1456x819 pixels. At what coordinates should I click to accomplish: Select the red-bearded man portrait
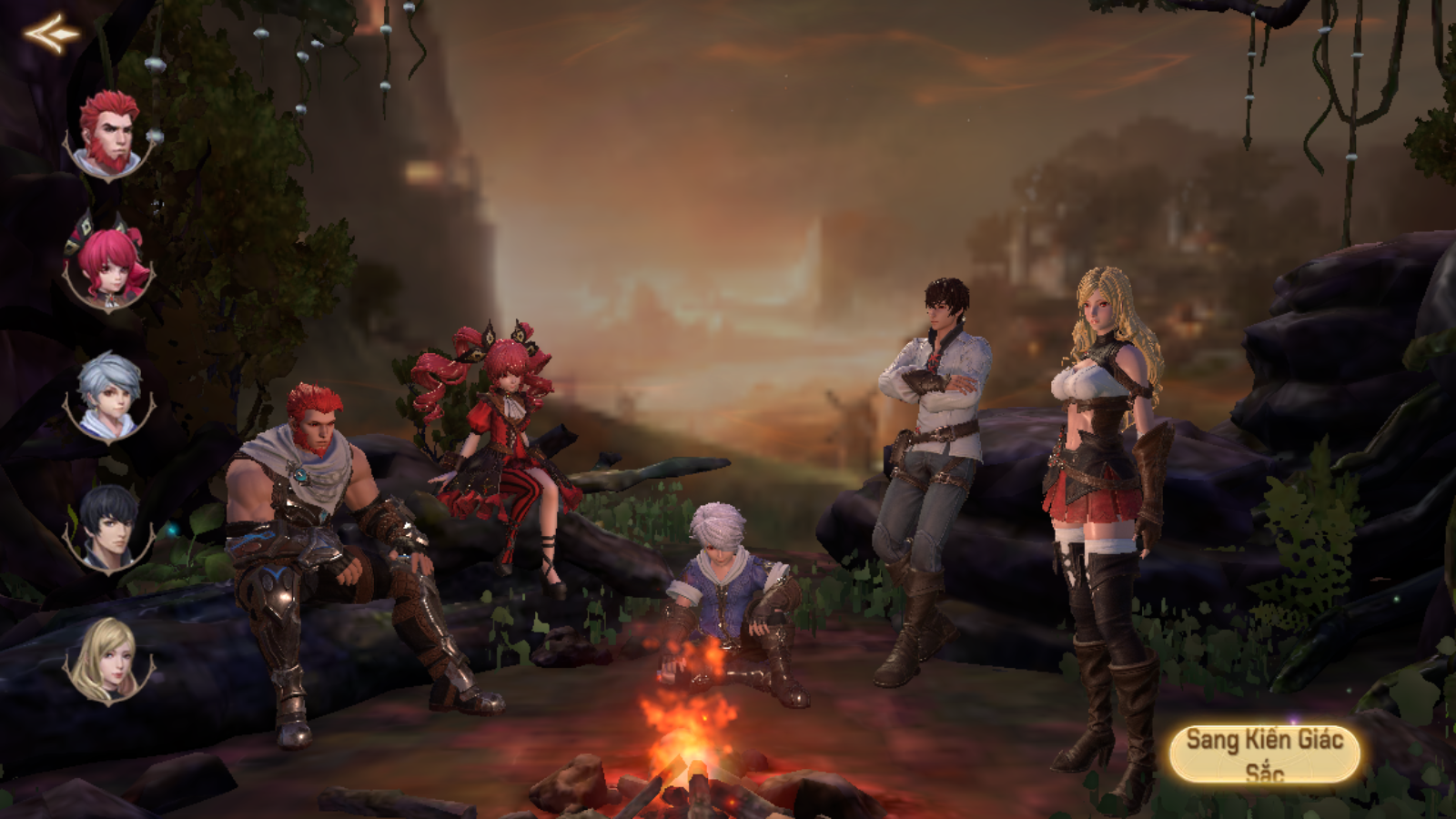click(109, 135)
